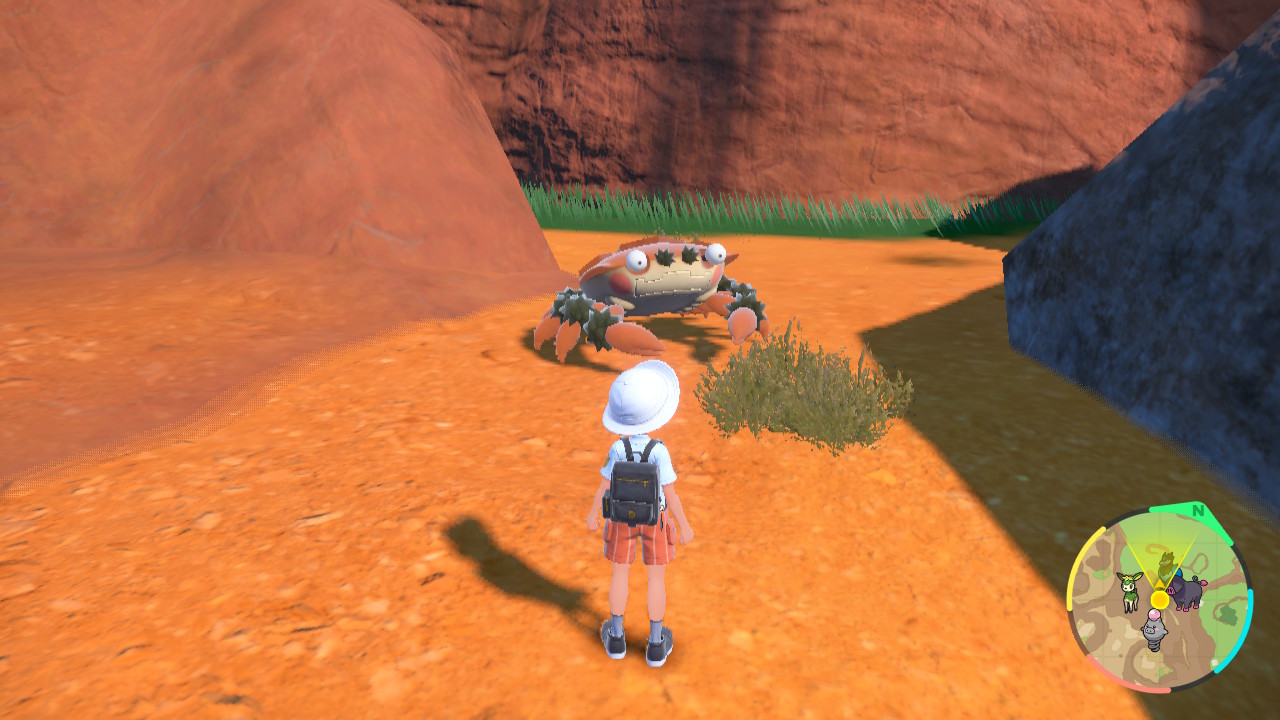Select the Spoink icon on the minimap
This screenshot has width=1280, height=720.
point(1152,630)
